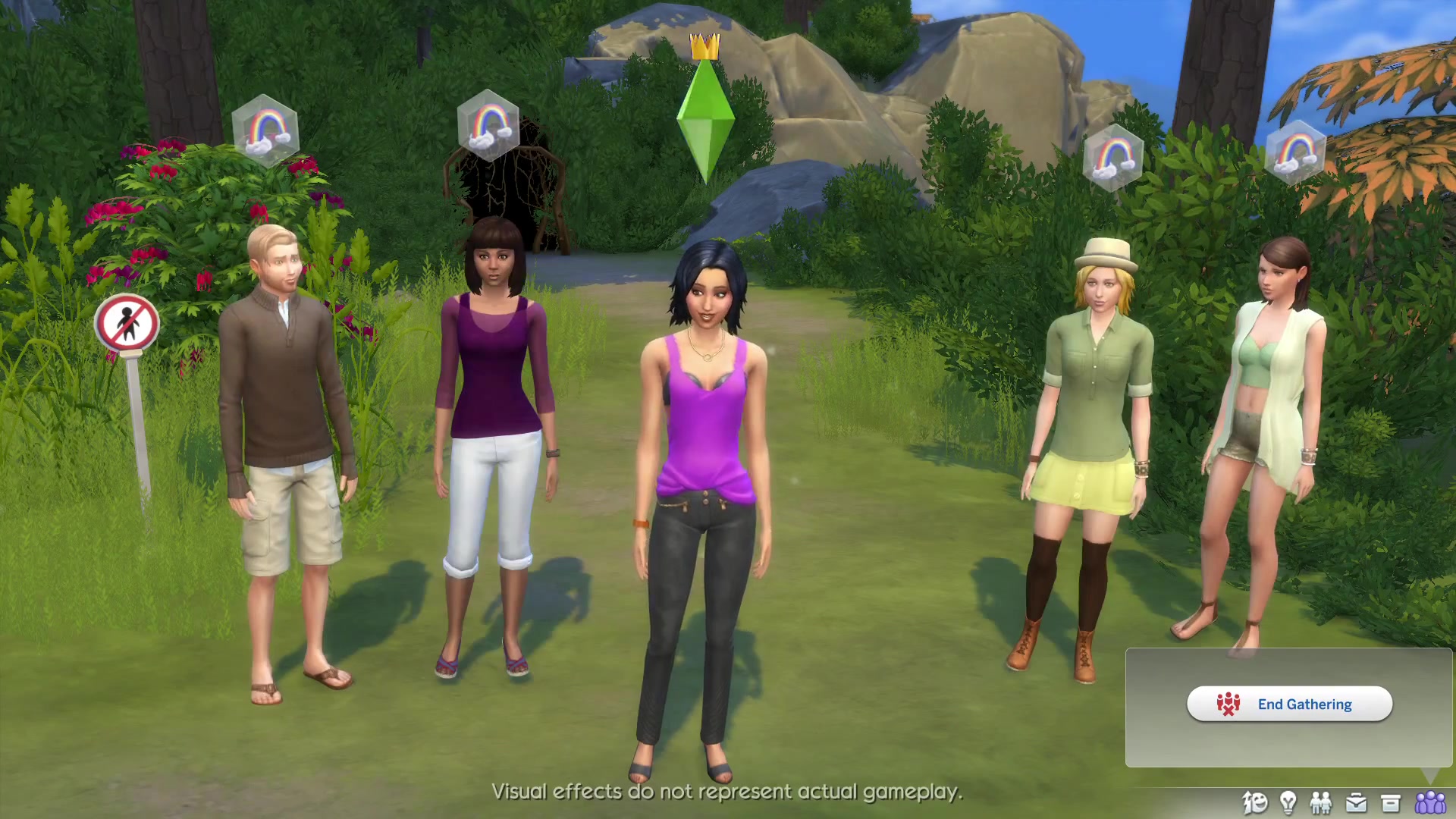The image size is (1456, 819).
Task: Open the Career briefcase panel
Action: point(1356,802)
